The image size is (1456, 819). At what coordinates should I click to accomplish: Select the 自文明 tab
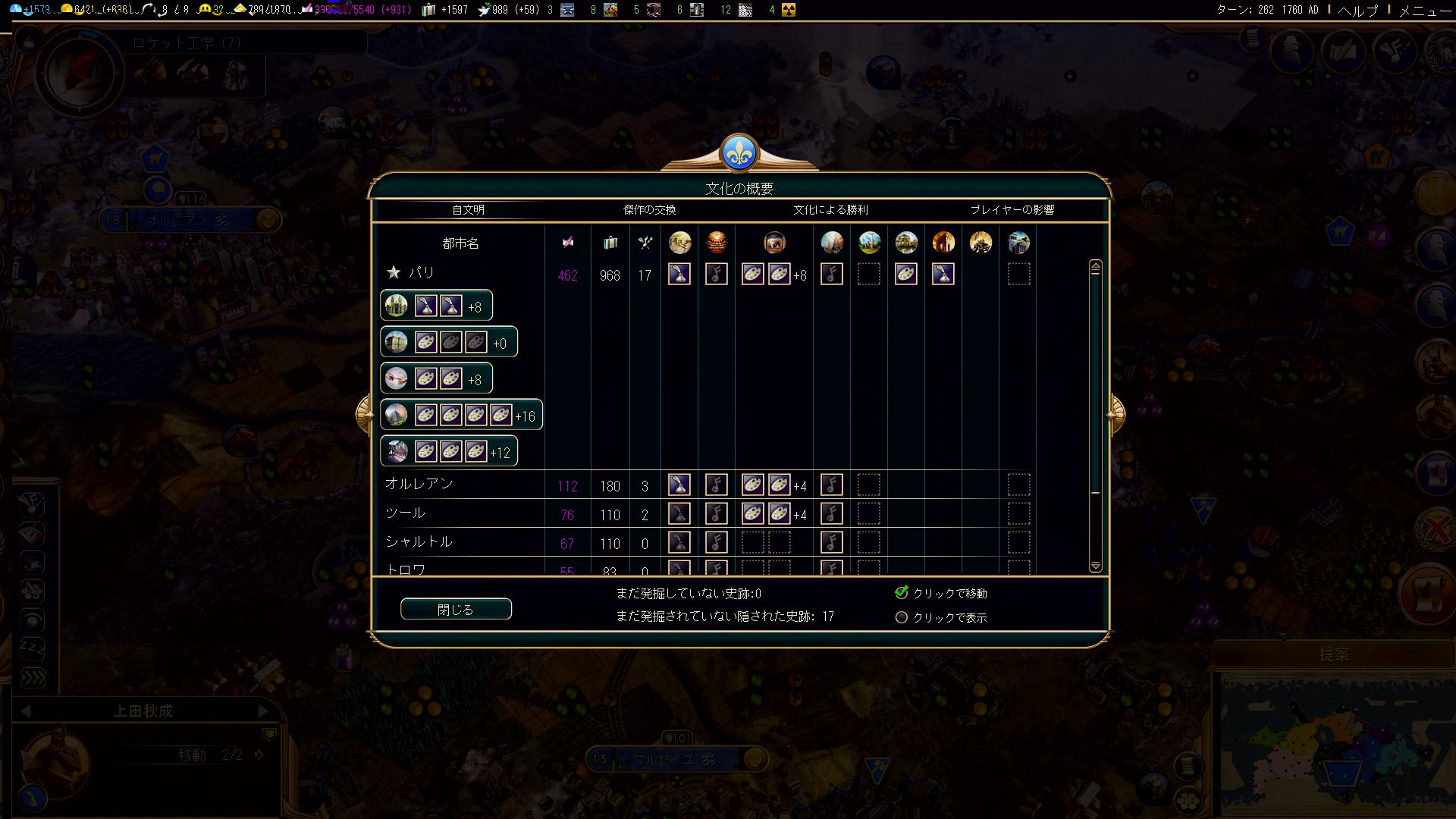point(468,210)
